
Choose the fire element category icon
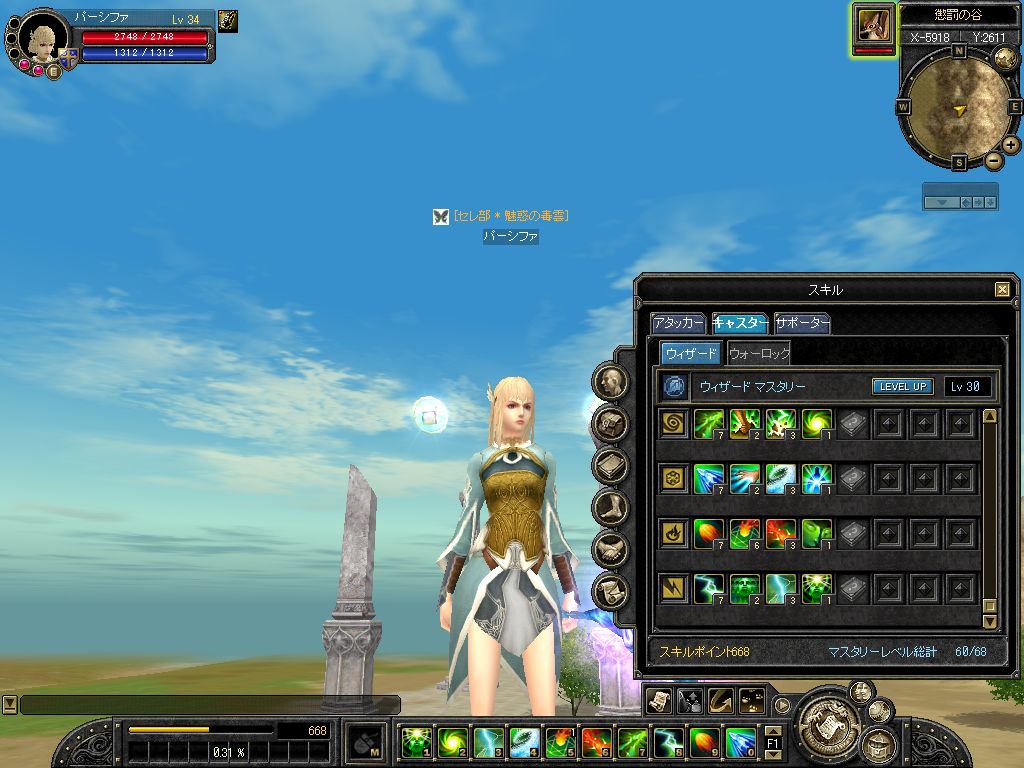674,533
